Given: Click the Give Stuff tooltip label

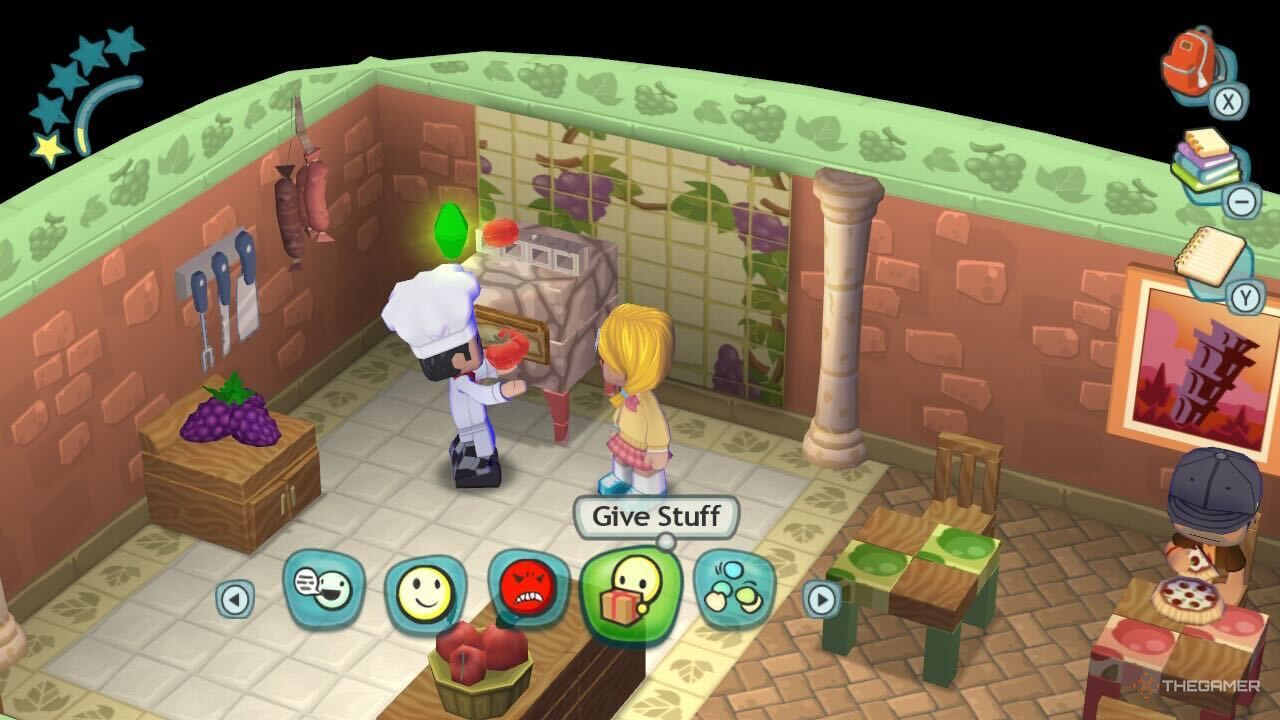Looking at the screenshot, I should click(655, 518).
